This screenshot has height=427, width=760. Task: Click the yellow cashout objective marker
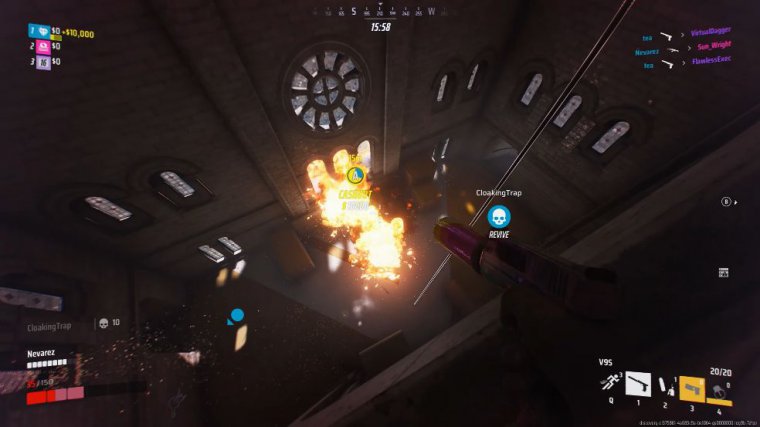[353, 175]
